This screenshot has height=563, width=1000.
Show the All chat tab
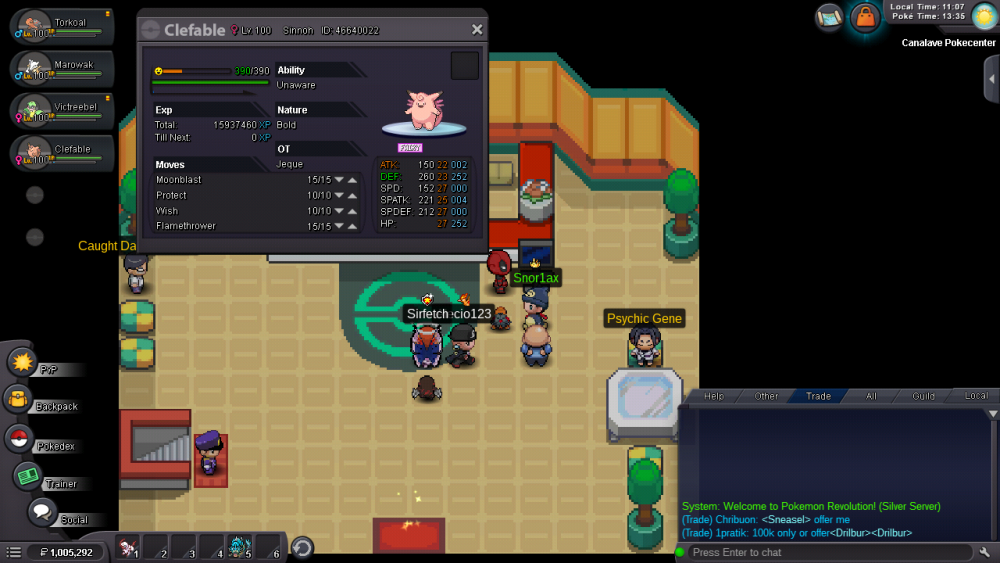[871, 396]
